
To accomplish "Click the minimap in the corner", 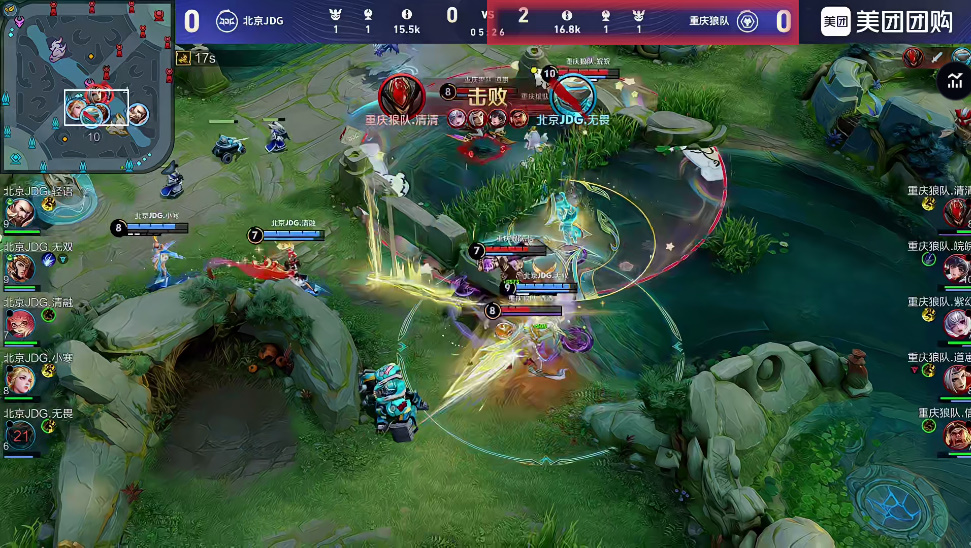I will (x=87, y=88).
